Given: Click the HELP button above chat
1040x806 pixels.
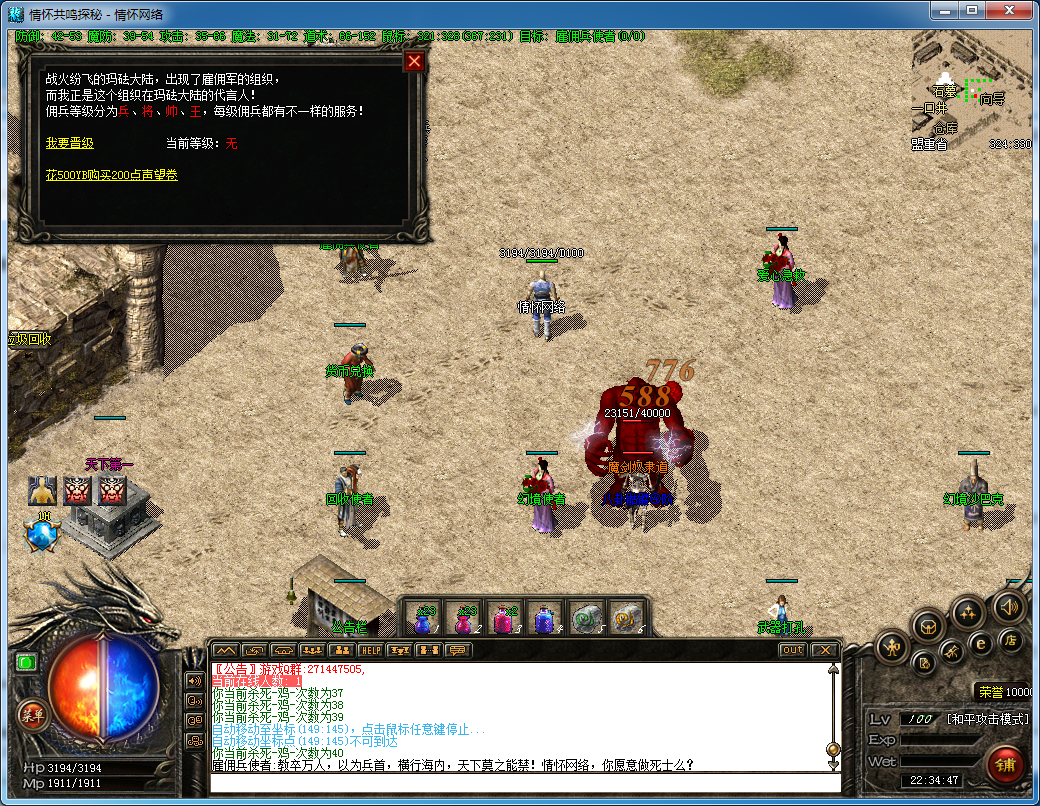Looking at the screenshot, I should [x=370, y=650].
